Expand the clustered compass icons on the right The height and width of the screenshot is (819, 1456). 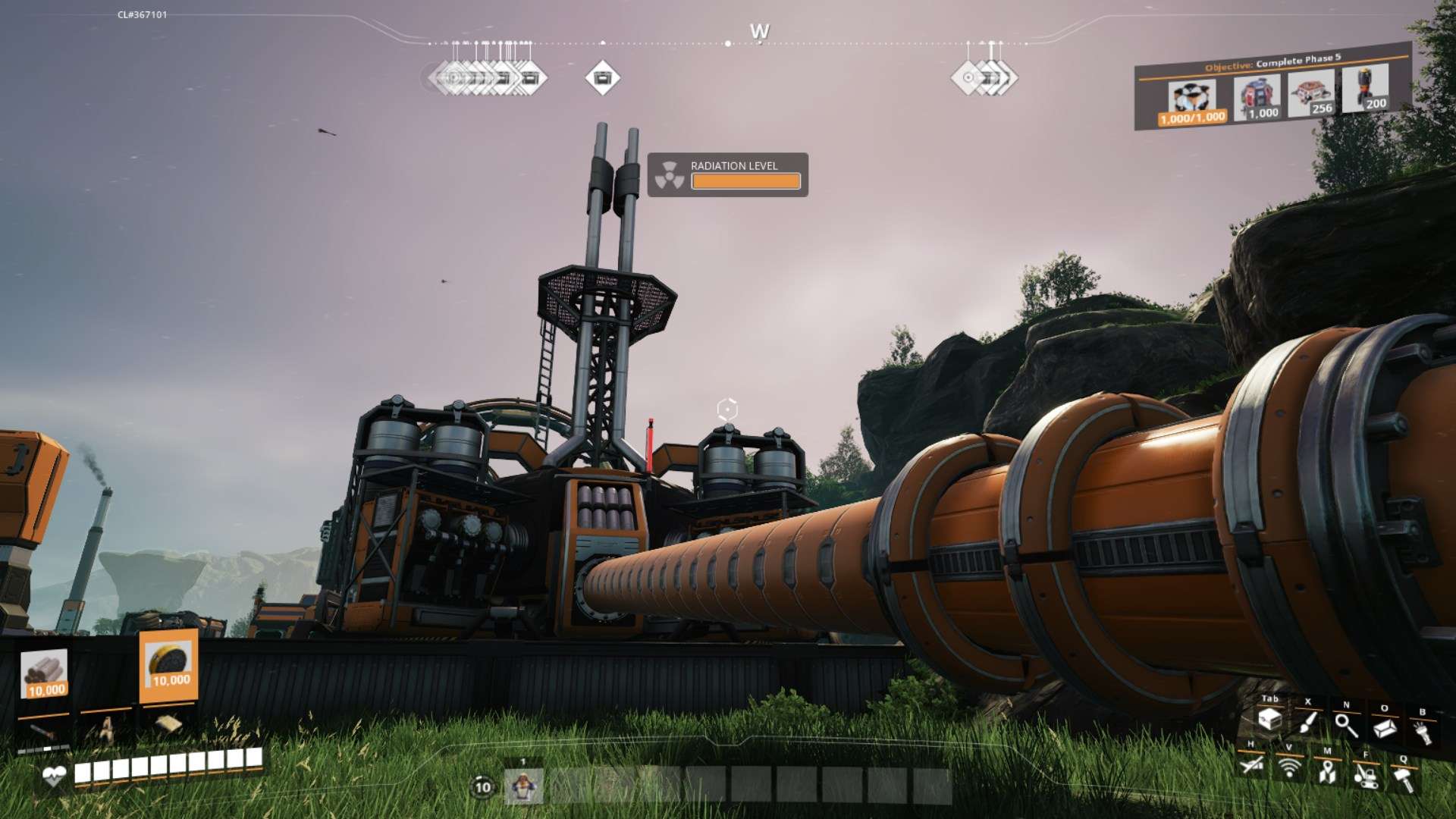[986, 77]
